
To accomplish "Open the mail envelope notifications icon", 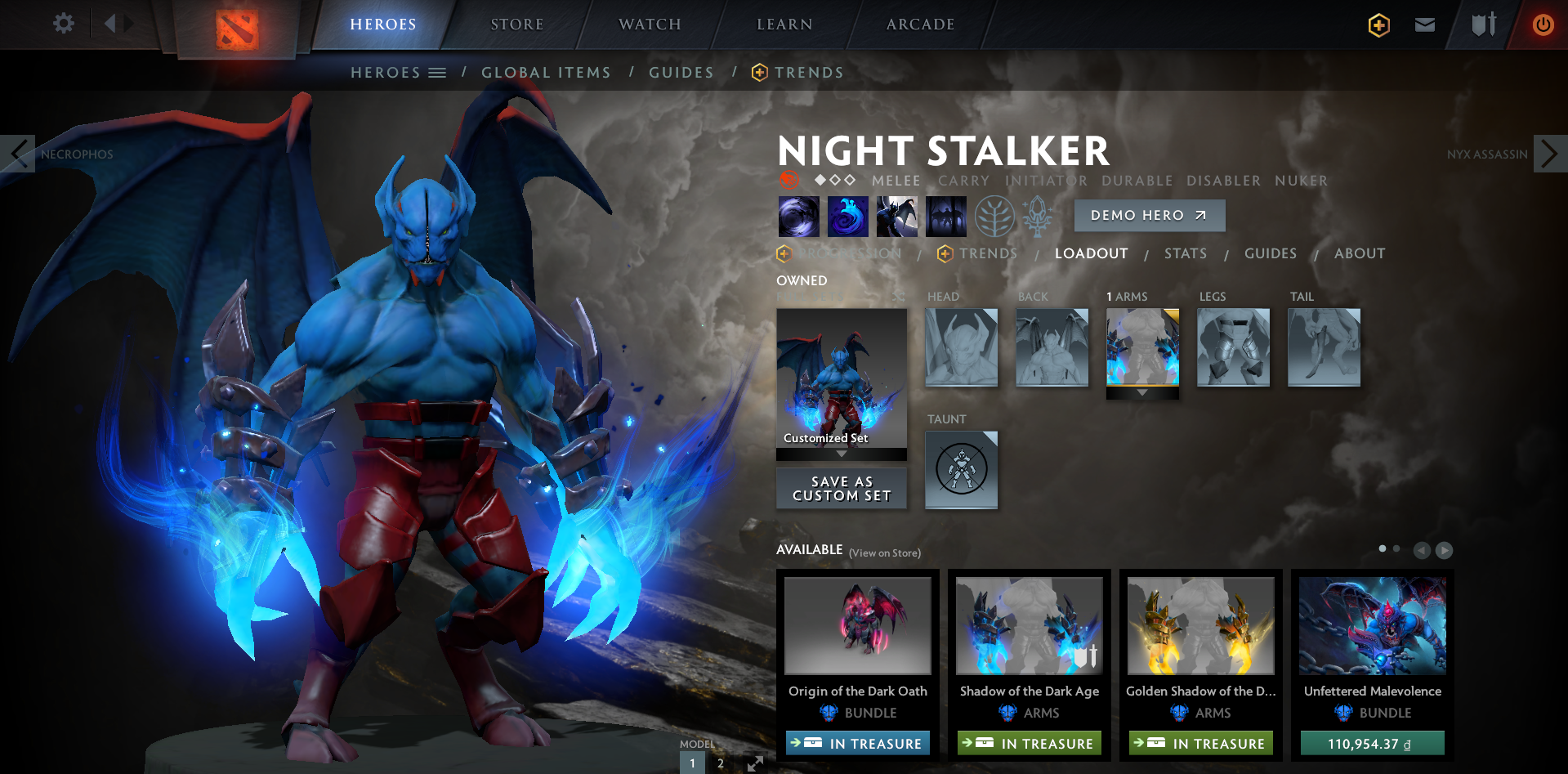I will point(1424,25).
